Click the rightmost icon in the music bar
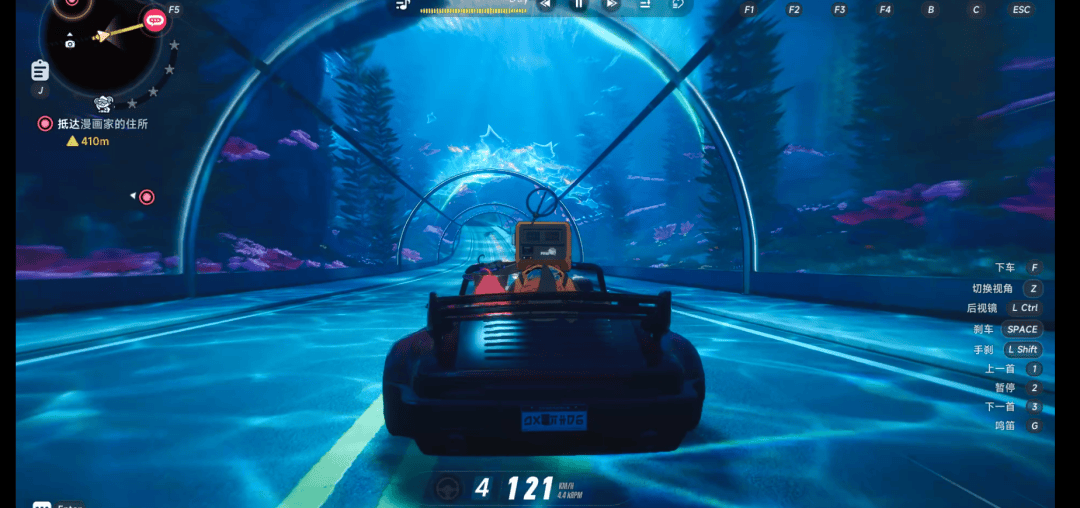This screenshot has width=1080, height=508. 677,4
